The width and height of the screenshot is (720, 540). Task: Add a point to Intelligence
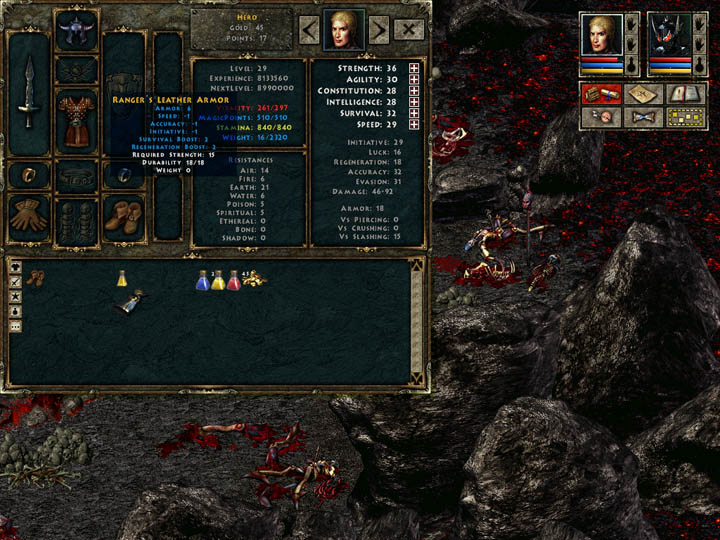pos(414,103)
